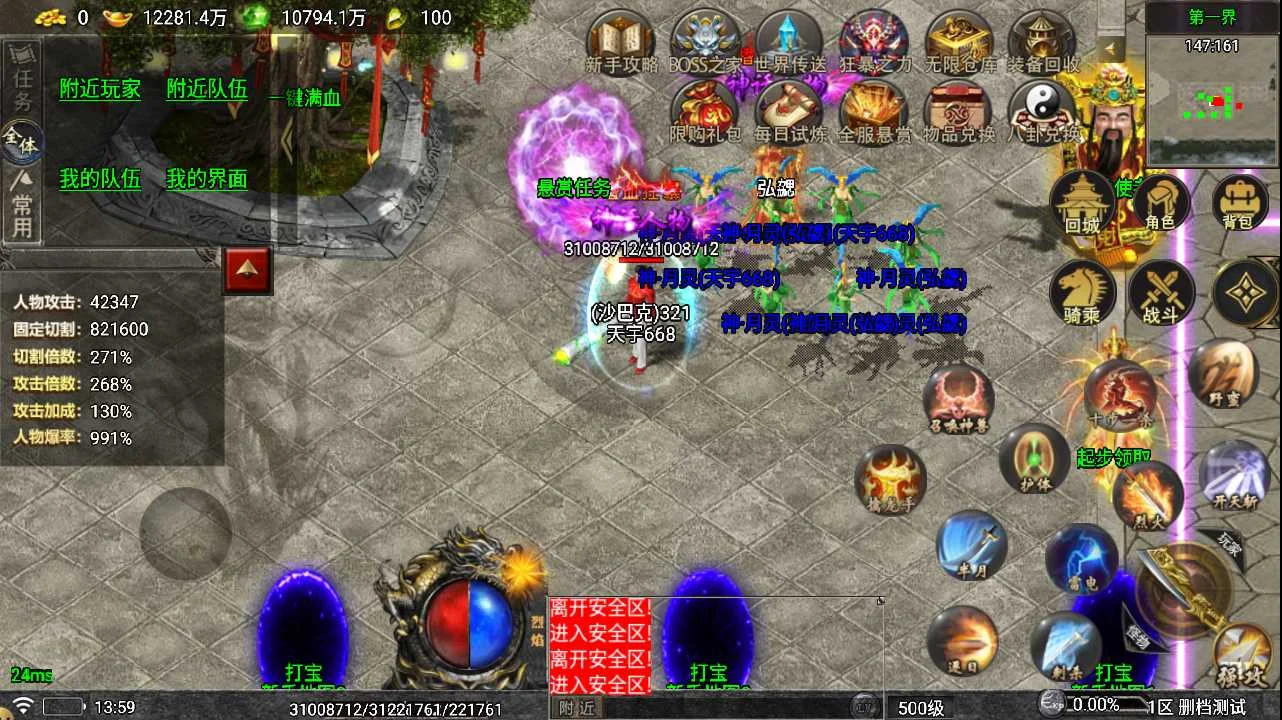Collapse stats panel with red arrow button
1282x720 pixels.
pos(249,269)
